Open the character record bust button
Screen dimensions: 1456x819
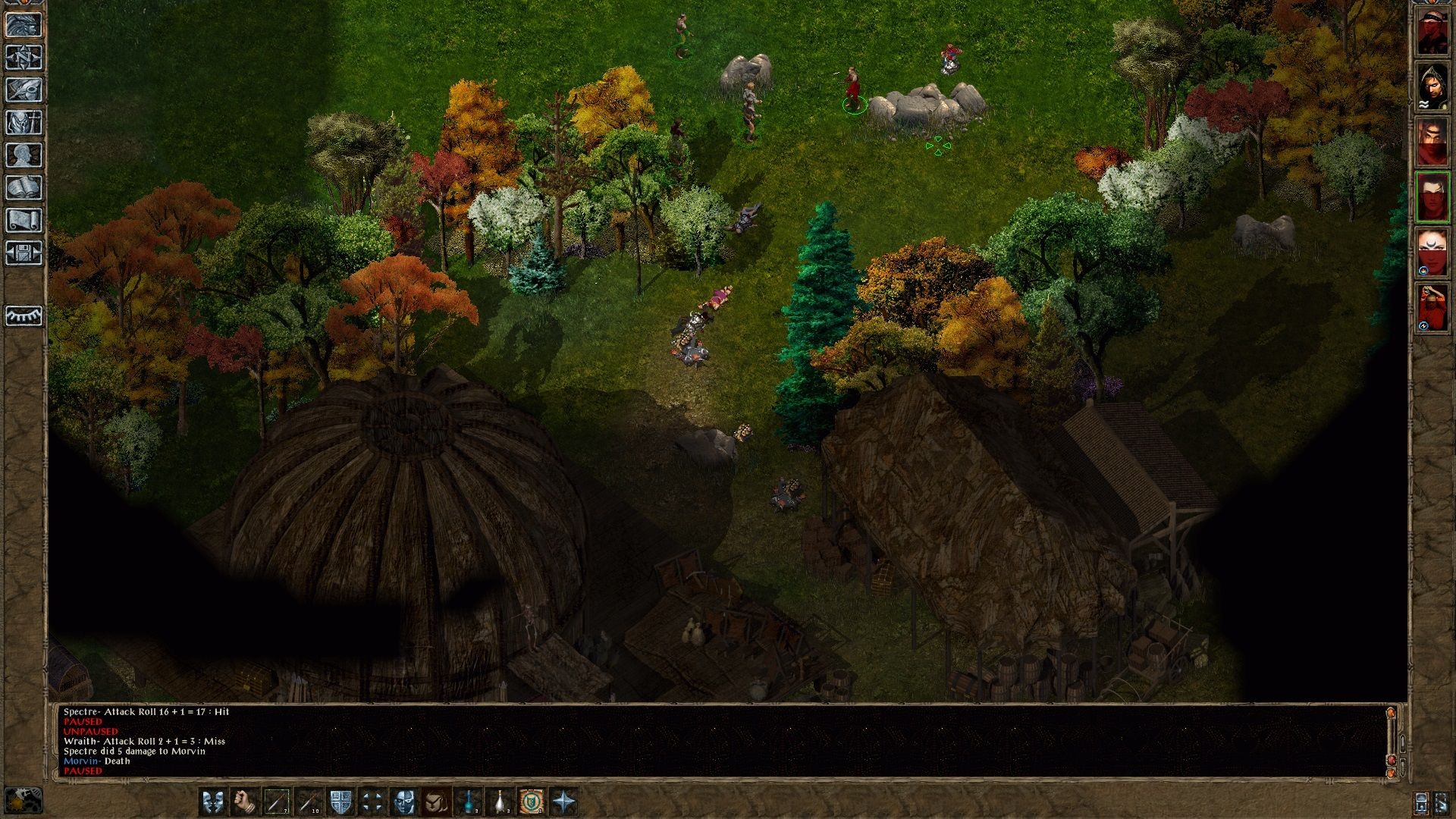coord(24,155)
